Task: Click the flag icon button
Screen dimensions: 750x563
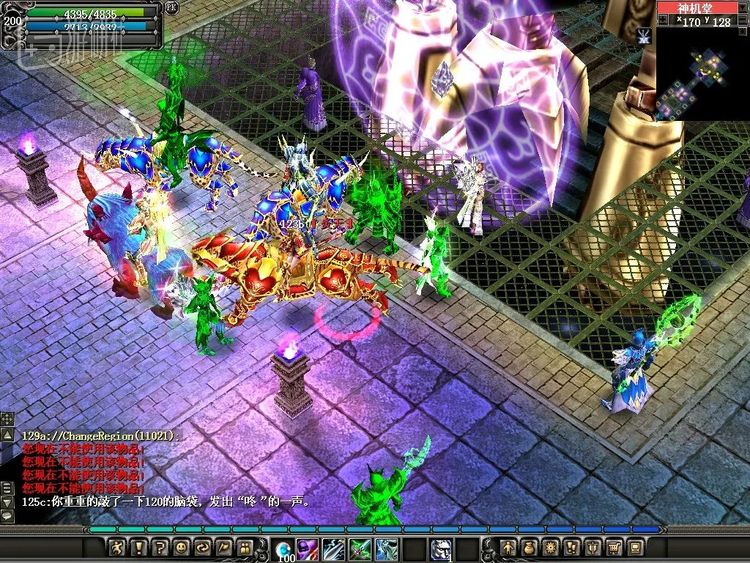Action: point(224,548)
